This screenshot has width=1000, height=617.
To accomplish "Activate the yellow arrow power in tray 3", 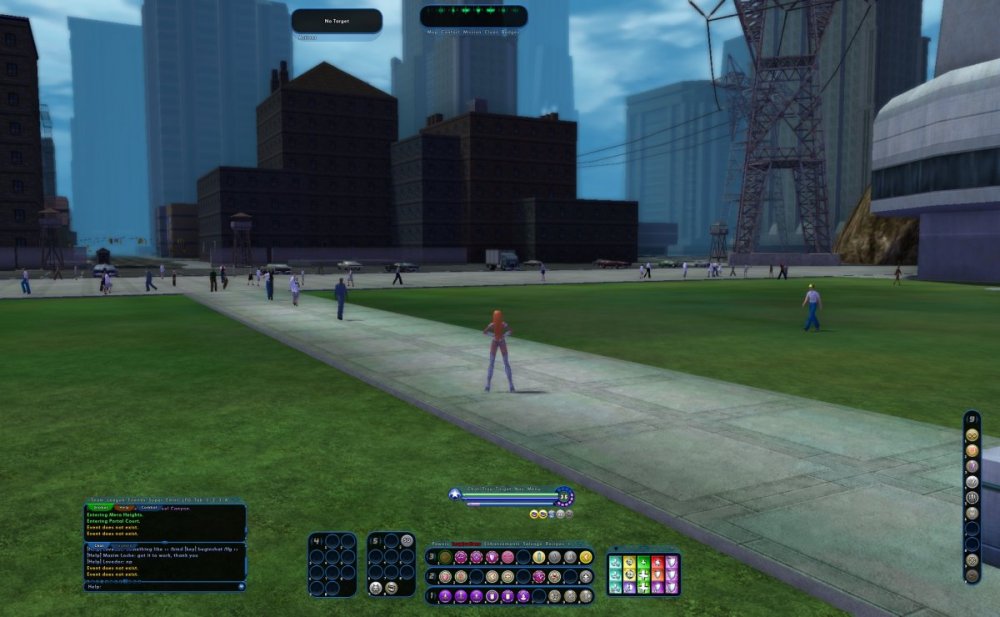I will 585,557.
